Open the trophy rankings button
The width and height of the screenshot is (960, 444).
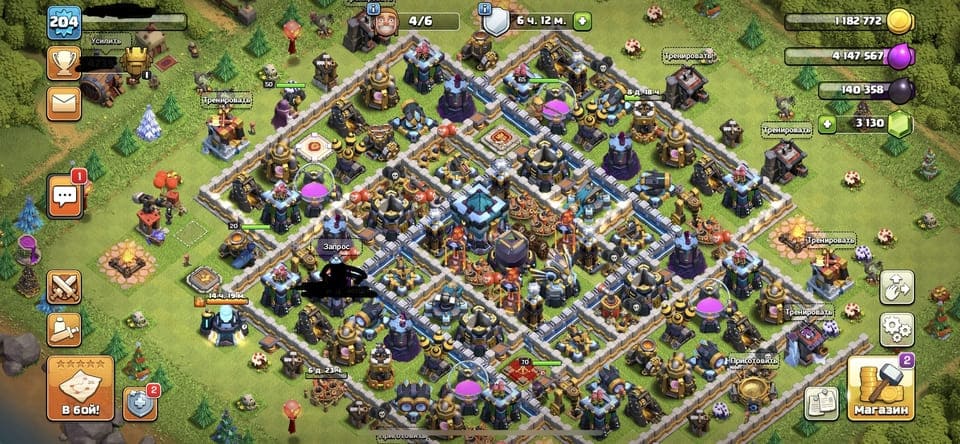click(x=63, y=63)
